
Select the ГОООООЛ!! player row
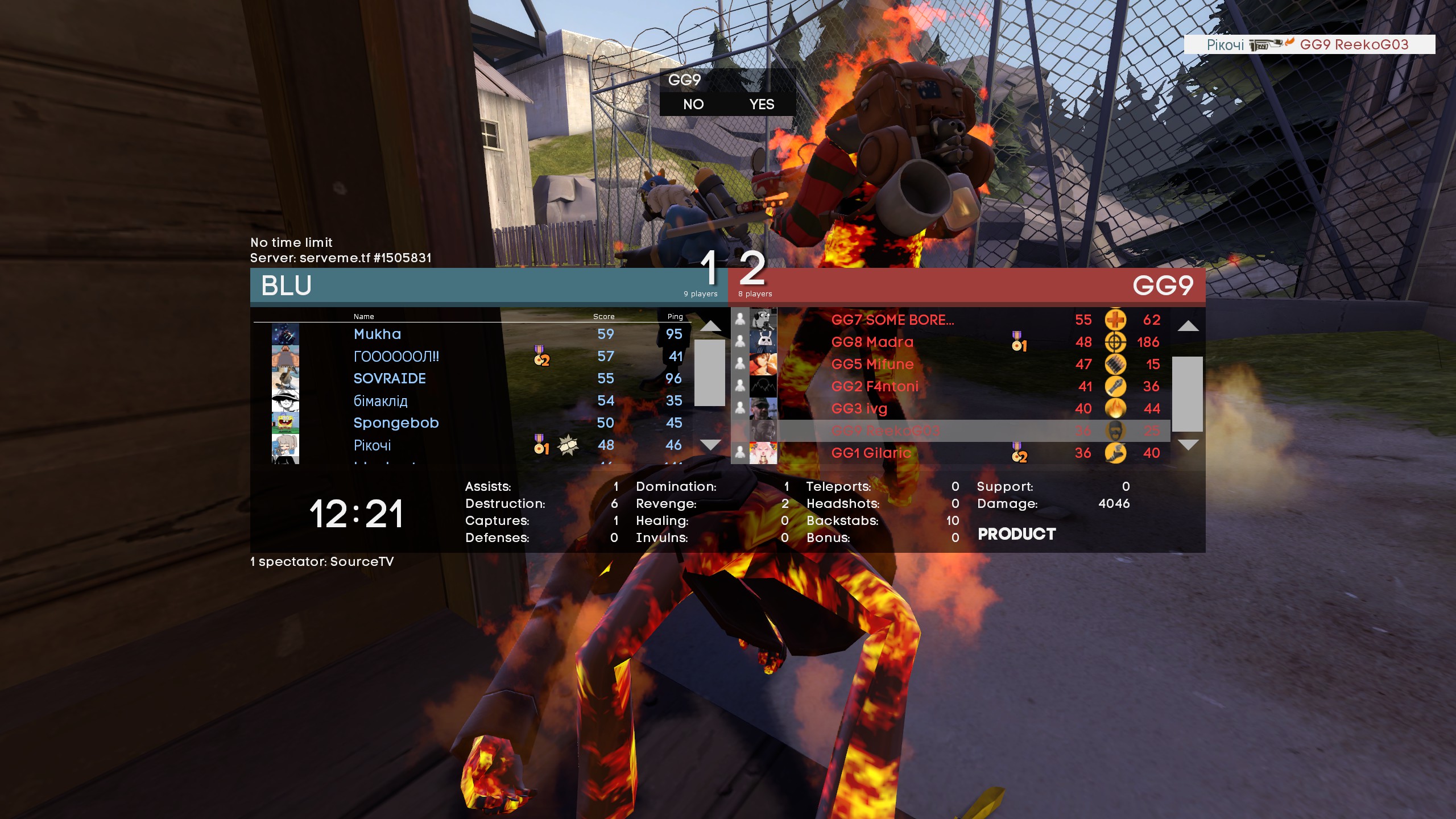tap(396, 357)
